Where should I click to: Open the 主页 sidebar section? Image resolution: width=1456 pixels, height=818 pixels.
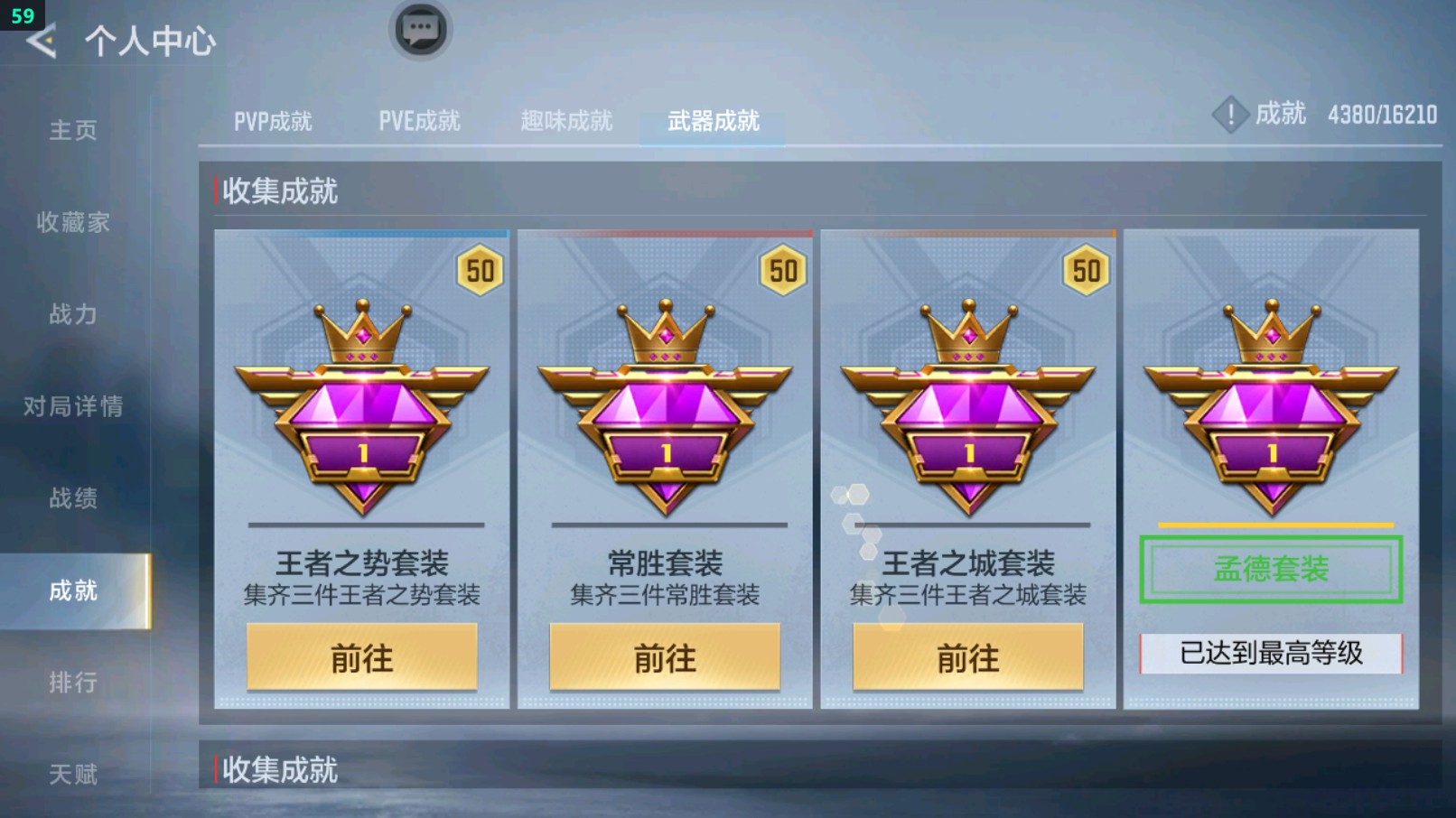[68, 131]
